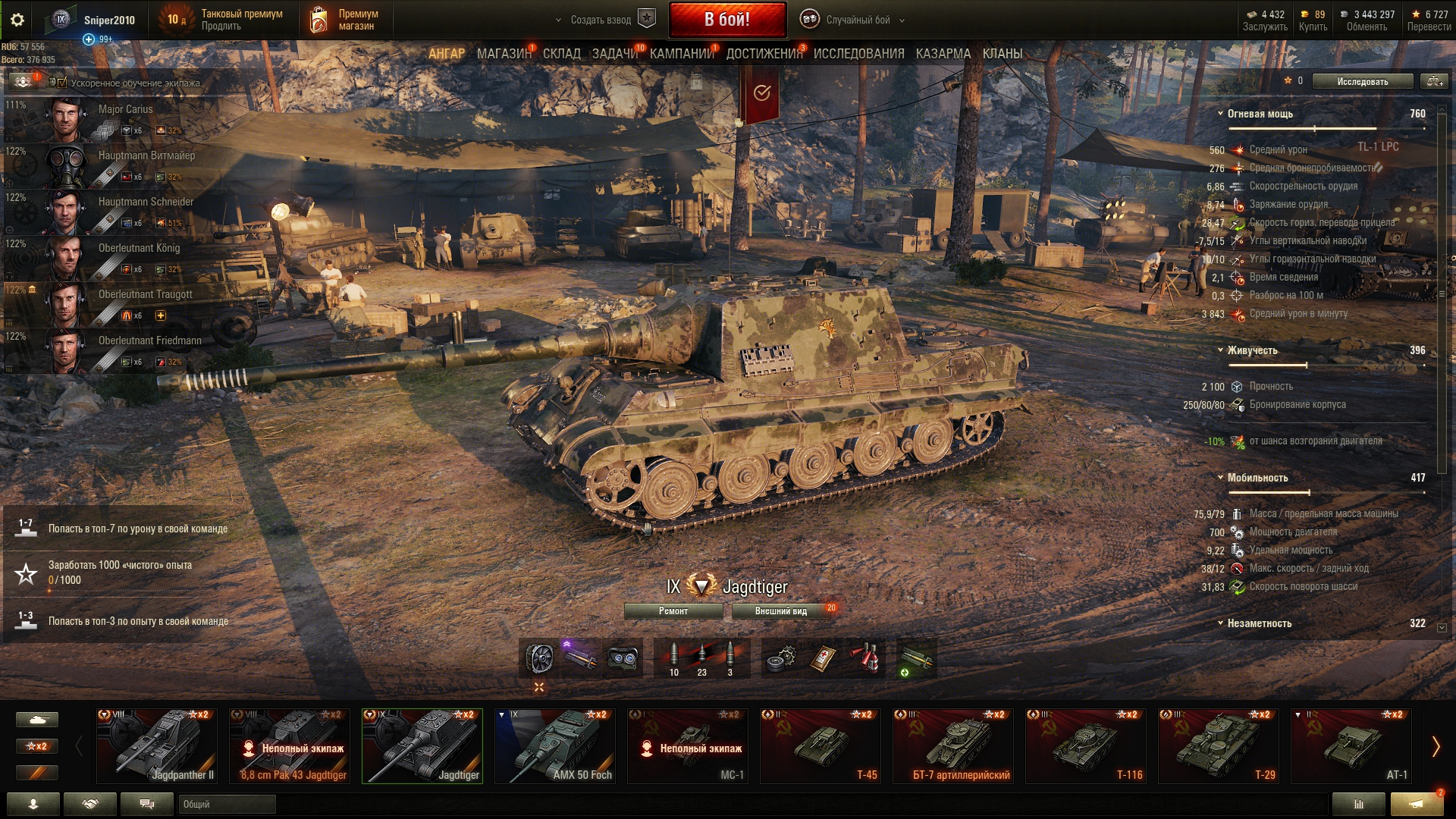Click the Исследовать button
Screen dimensions: 1456x819
coord(1362,81)
